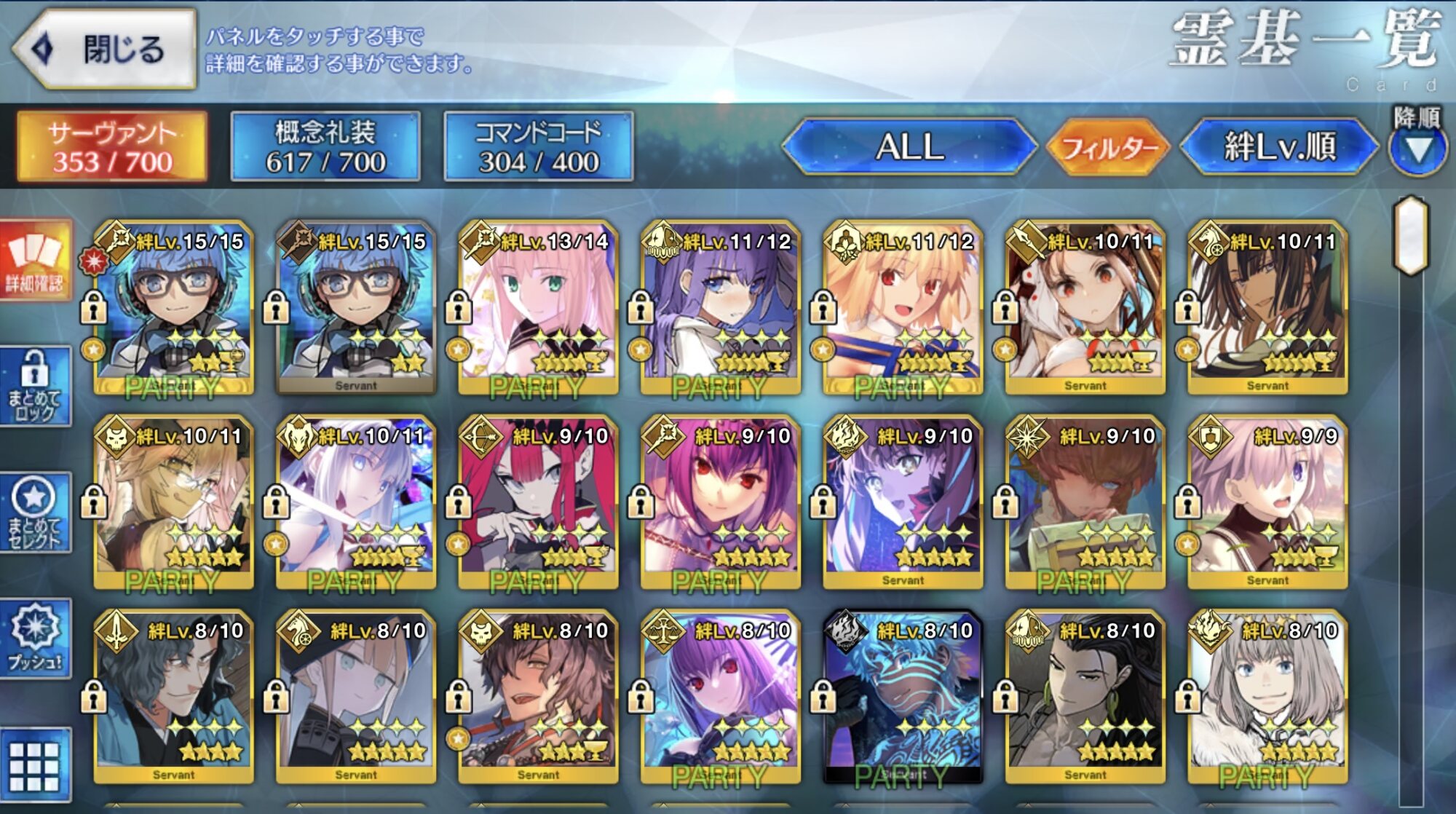Open the フィルター options
Viewport: 1456px width, 814px height.
(x=1108, y=148)
